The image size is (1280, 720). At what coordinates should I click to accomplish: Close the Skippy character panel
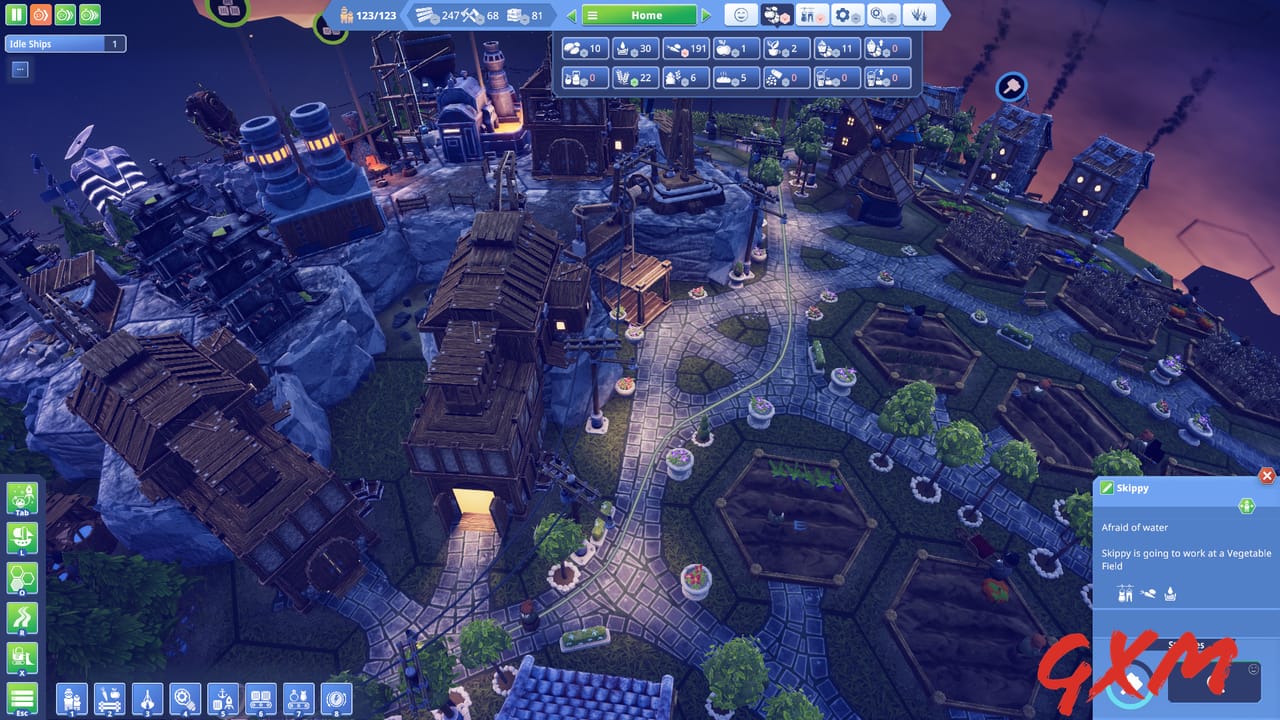1267,476
